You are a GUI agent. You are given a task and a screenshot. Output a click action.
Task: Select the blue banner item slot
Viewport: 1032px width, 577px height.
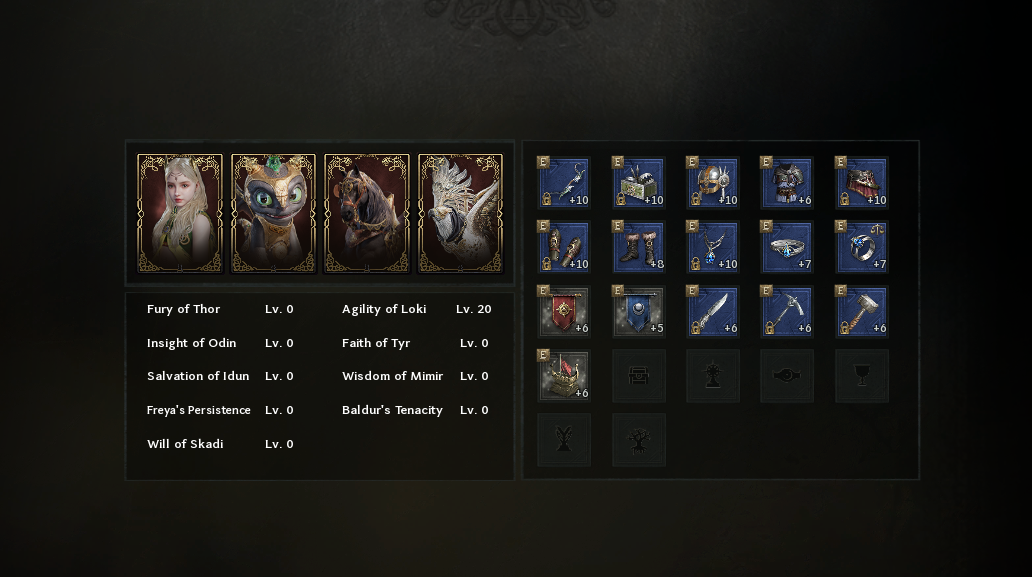pos(638,311)
